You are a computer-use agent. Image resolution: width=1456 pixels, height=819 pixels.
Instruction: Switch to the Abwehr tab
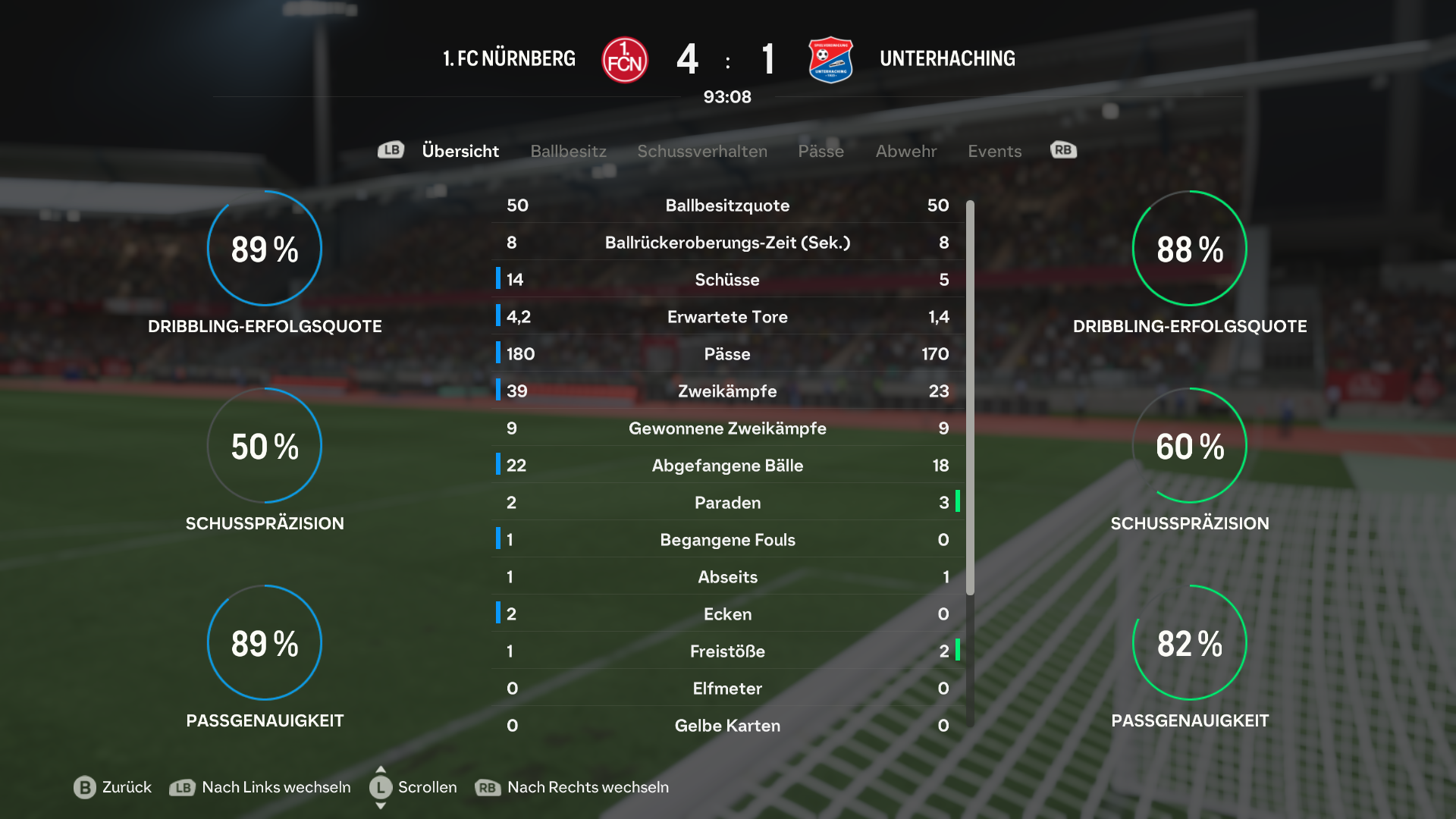pos(905,151)
